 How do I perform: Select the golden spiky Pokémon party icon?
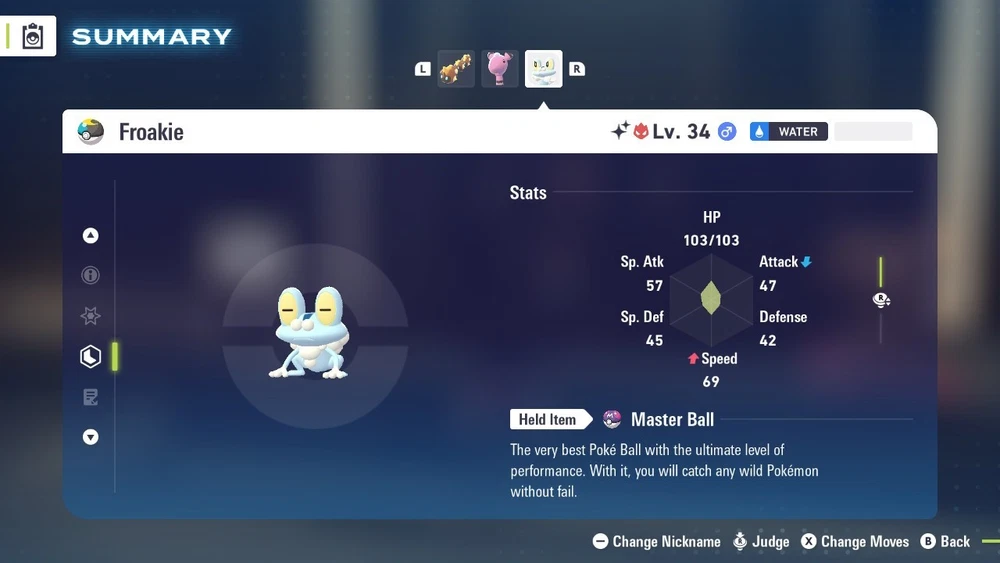coord(456,69)
